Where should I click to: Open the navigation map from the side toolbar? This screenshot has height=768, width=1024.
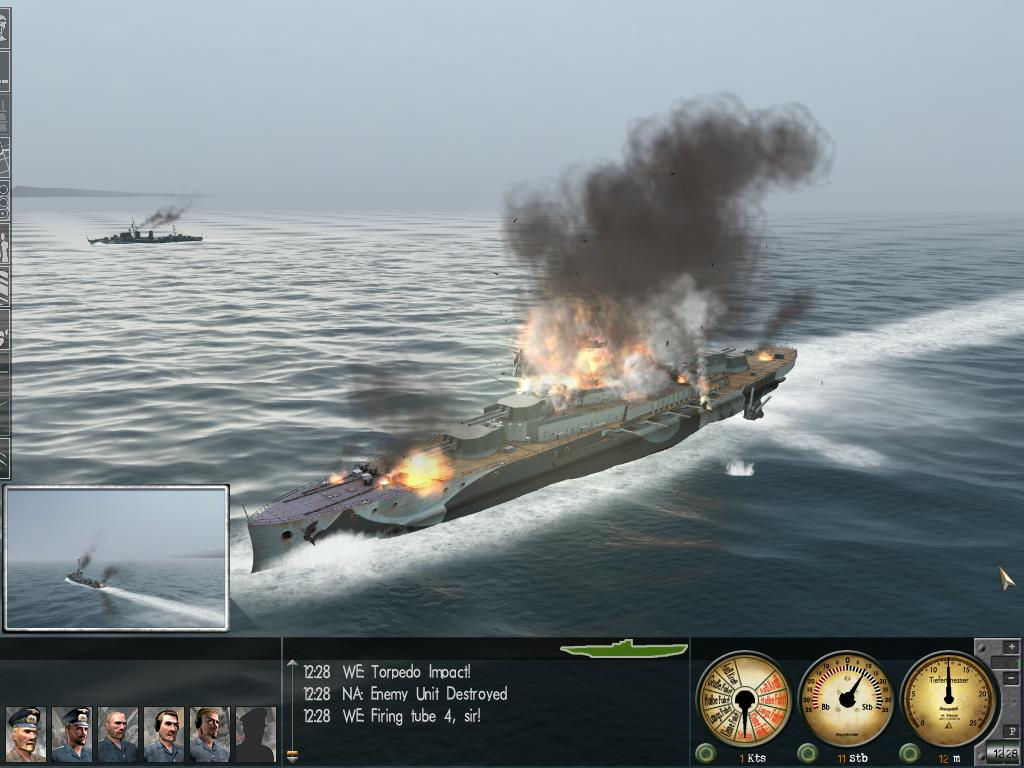[x=5, y=157]
